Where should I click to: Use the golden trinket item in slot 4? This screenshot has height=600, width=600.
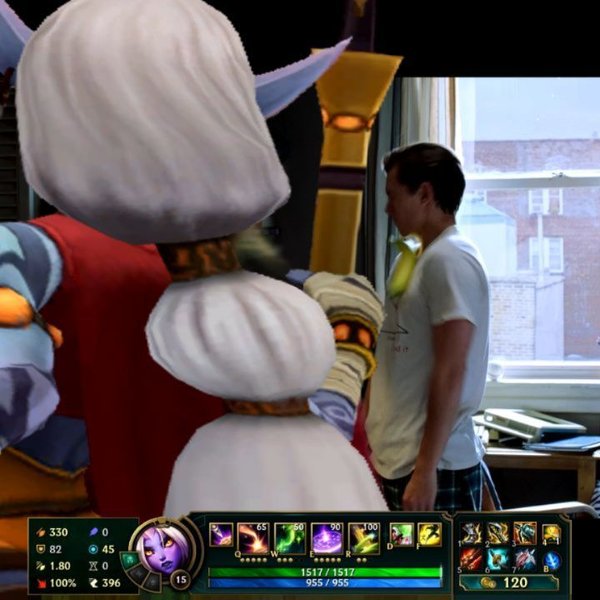[x=552, y=533]
